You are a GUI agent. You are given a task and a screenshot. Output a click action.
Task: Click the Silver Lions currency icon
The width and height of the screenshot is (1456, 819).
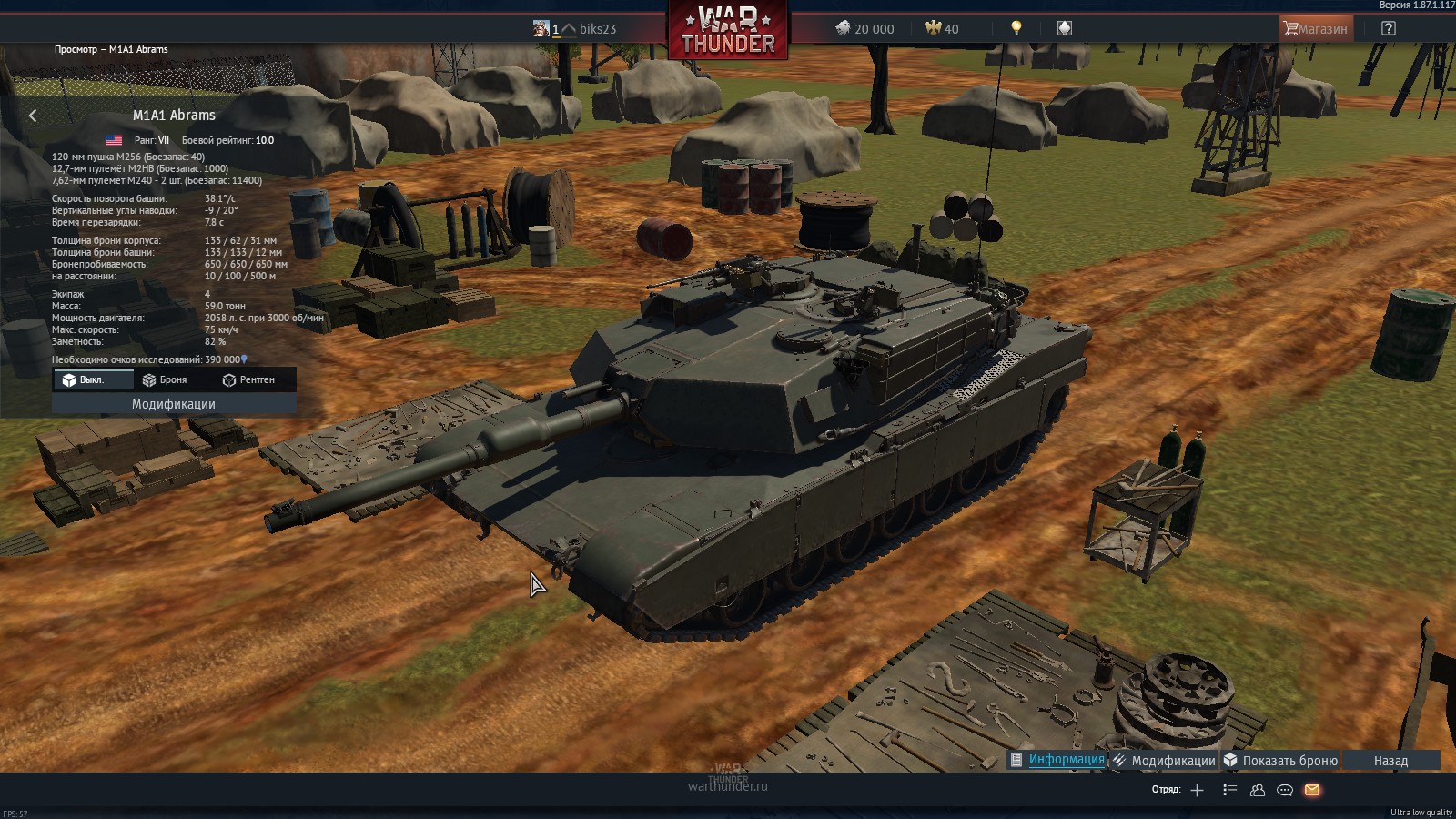coord(845,28)
